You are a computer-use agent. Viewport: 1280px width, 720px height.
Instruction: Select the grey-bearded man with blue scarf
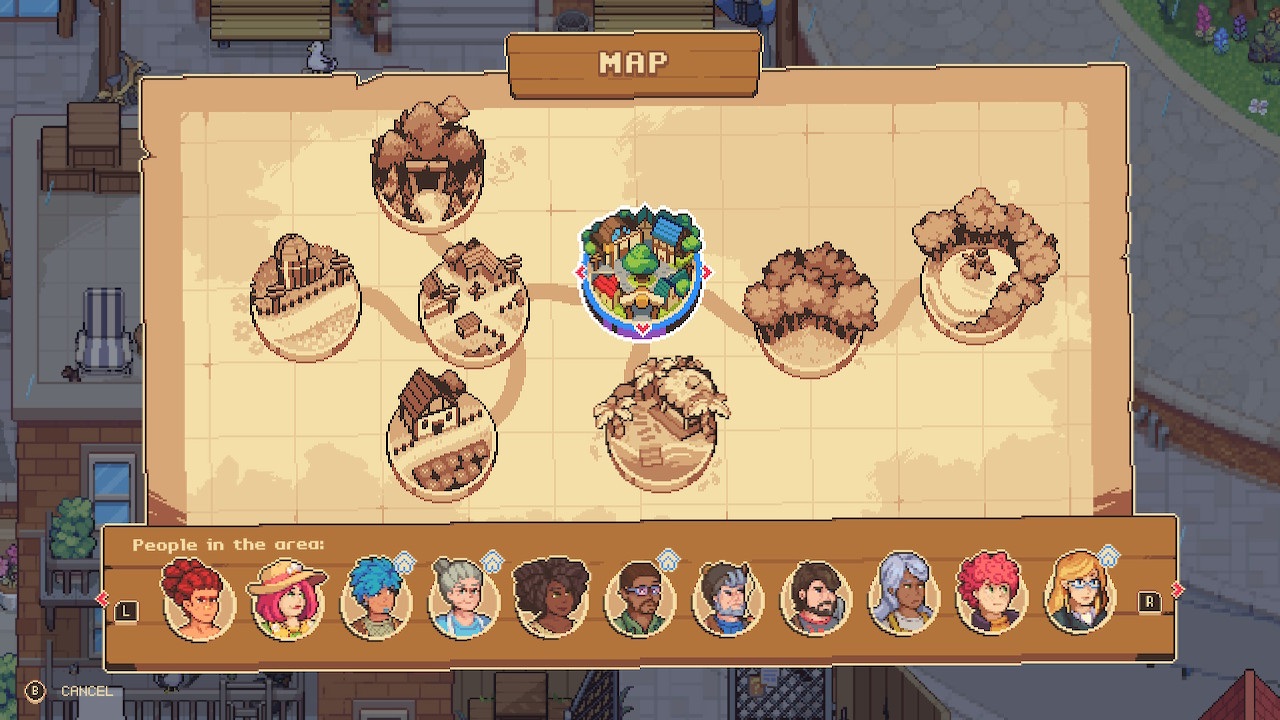727,599
